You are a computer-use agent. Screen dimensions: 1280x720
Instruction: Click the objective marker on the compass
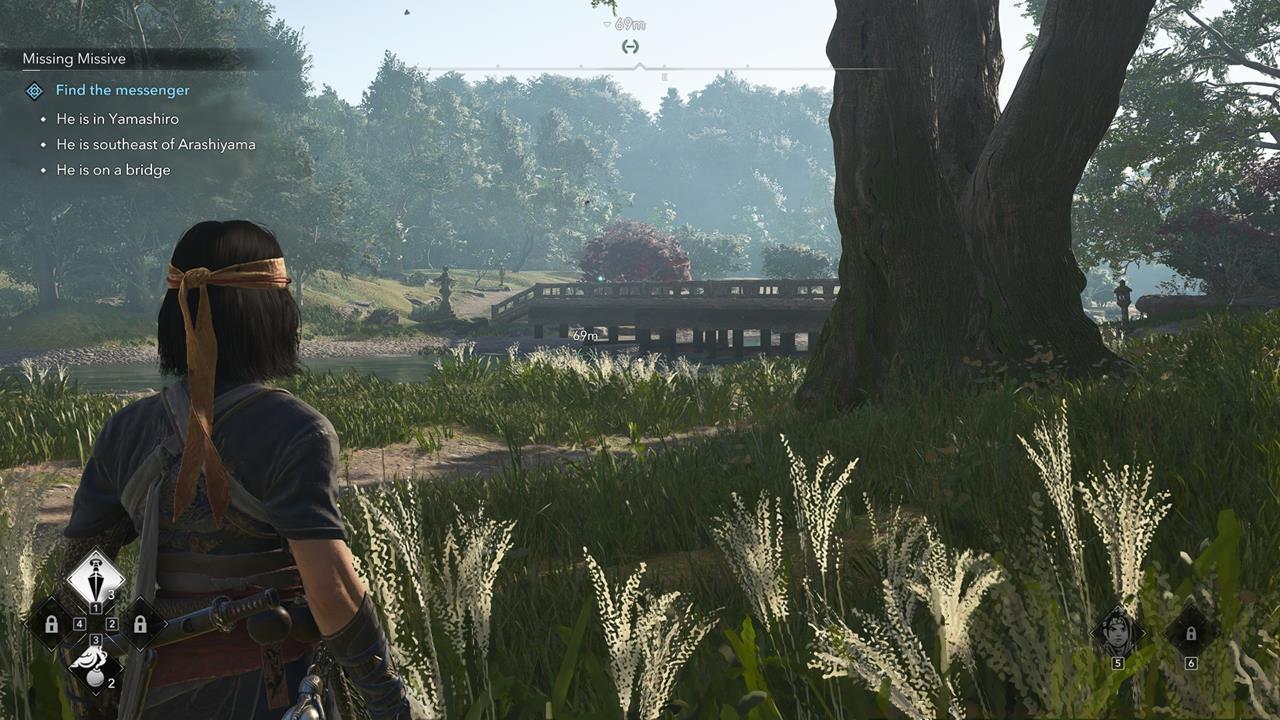point(629,46)
